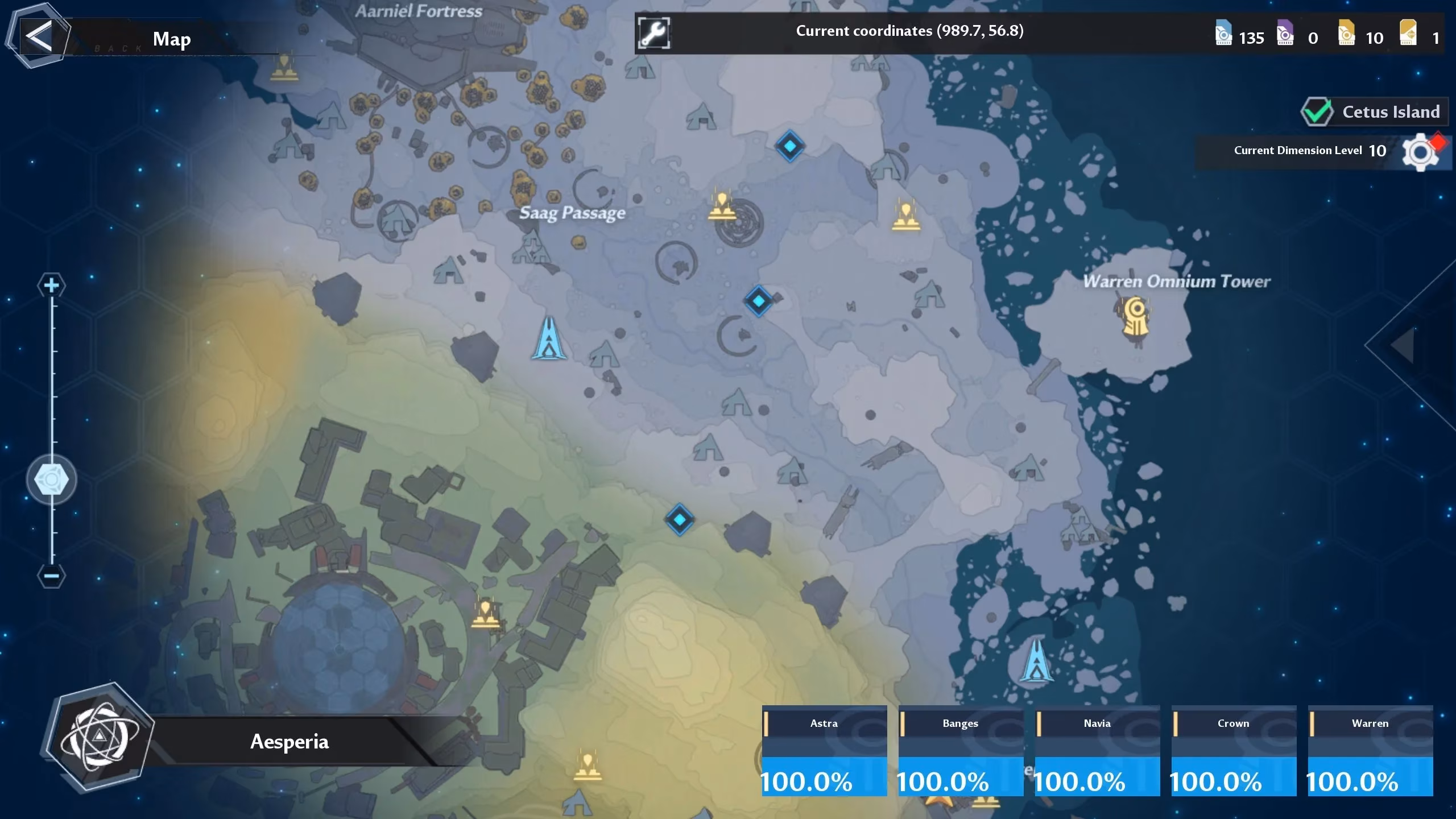Click the Saag Passage spacerift tower marker
Image resolution: width=1456 pixels, height=819 pixels.
(x=549, y=339)
